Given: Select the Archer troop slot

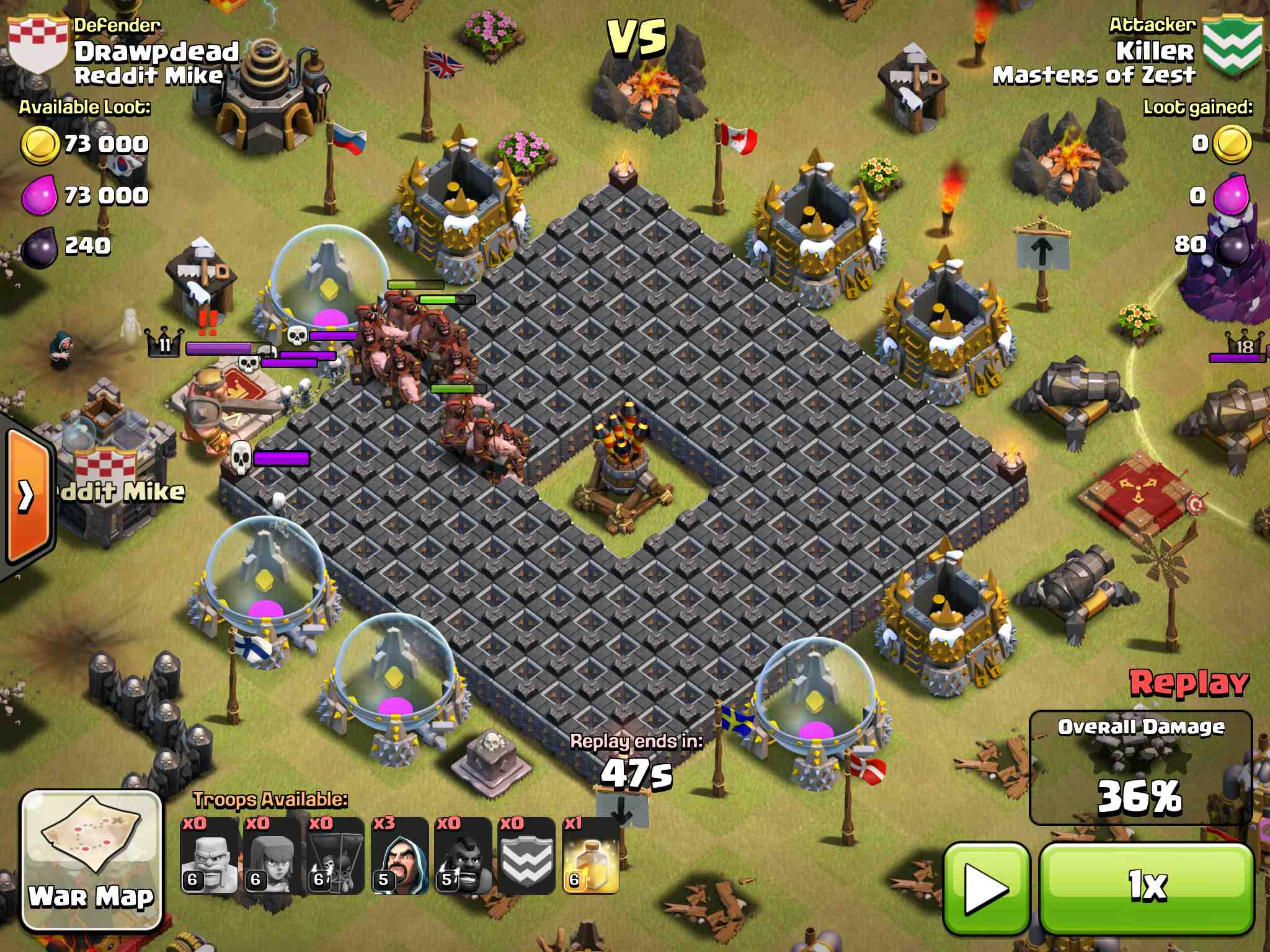Looking at the screenshot, I should click(272, 856).
